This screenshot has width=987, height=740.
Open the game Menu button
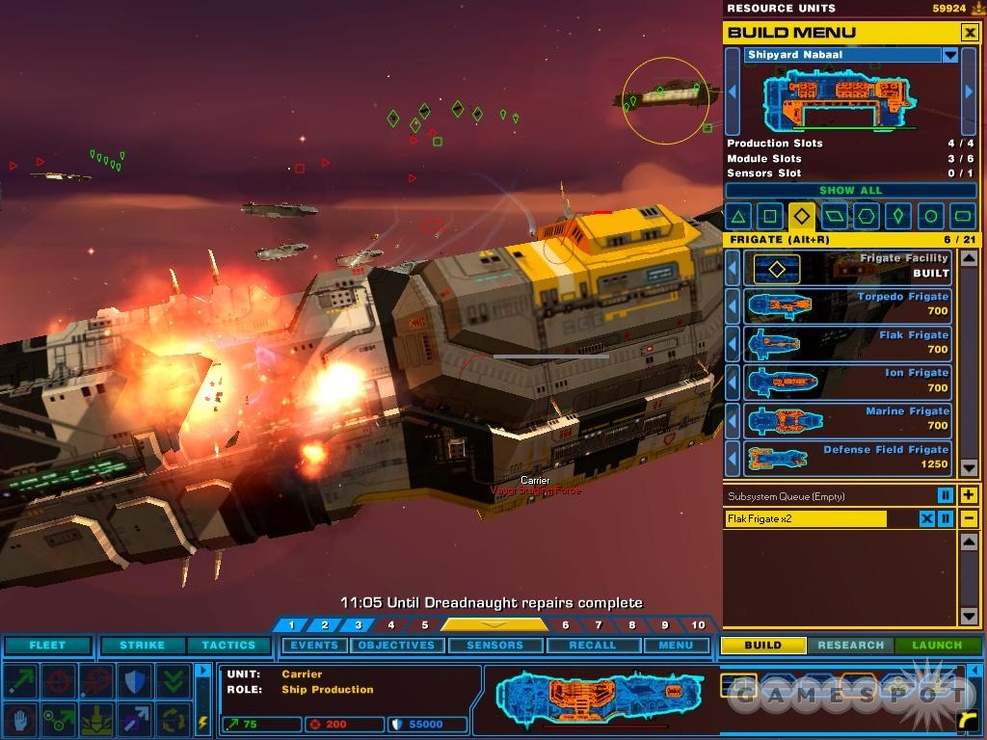click(675, 645)
